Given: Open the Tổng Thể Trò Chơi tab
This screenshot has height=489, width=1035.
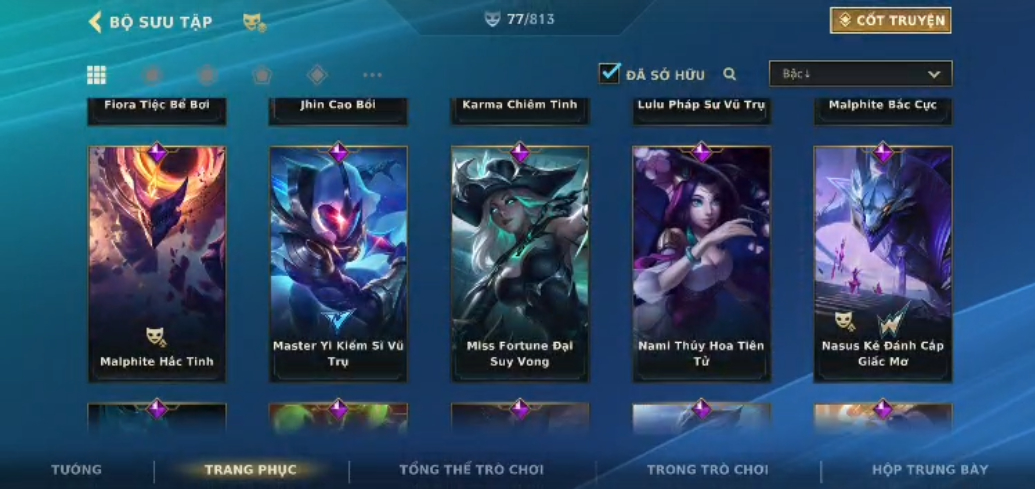Looking at the screenshot, I should pyautogui.click(x=471, y=469).
